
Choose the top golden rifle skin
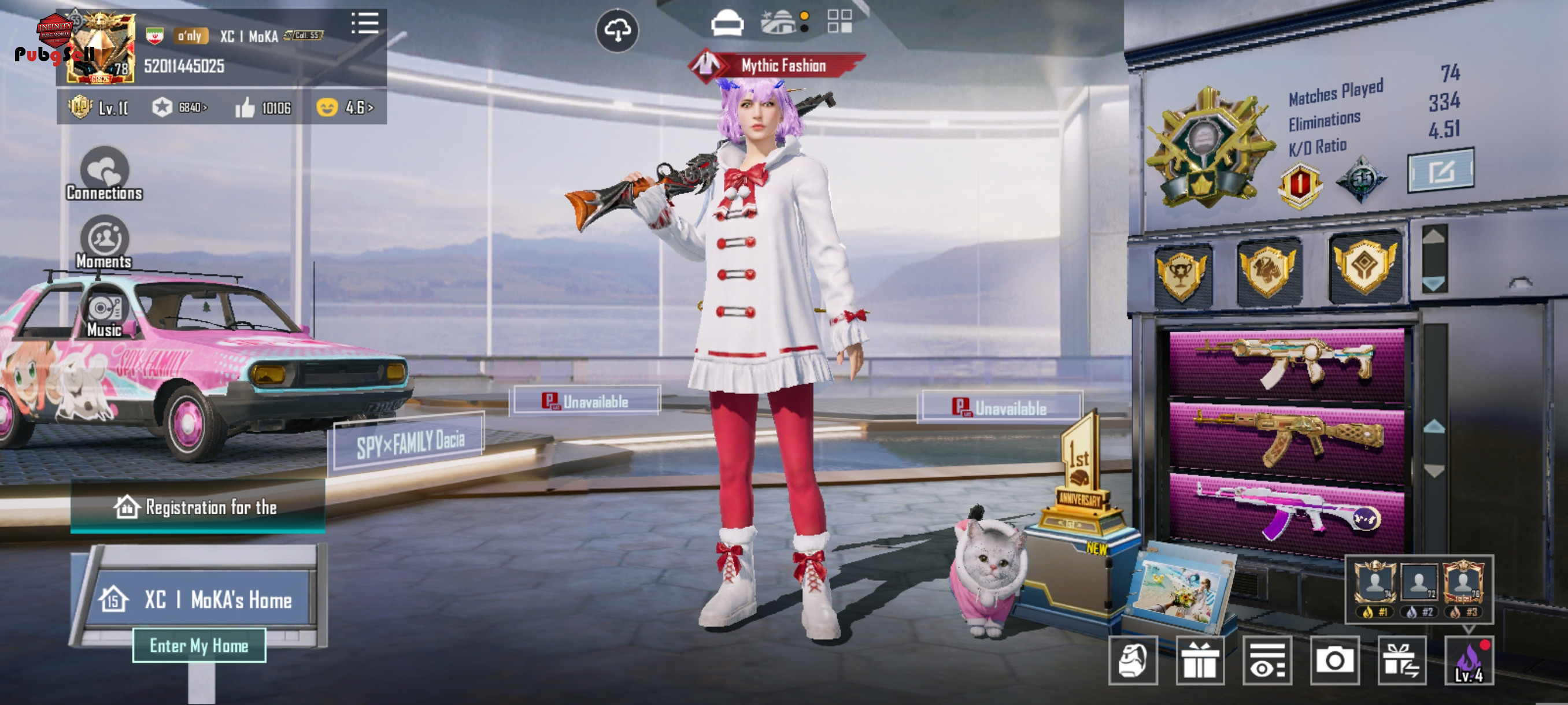(1287, 362)
